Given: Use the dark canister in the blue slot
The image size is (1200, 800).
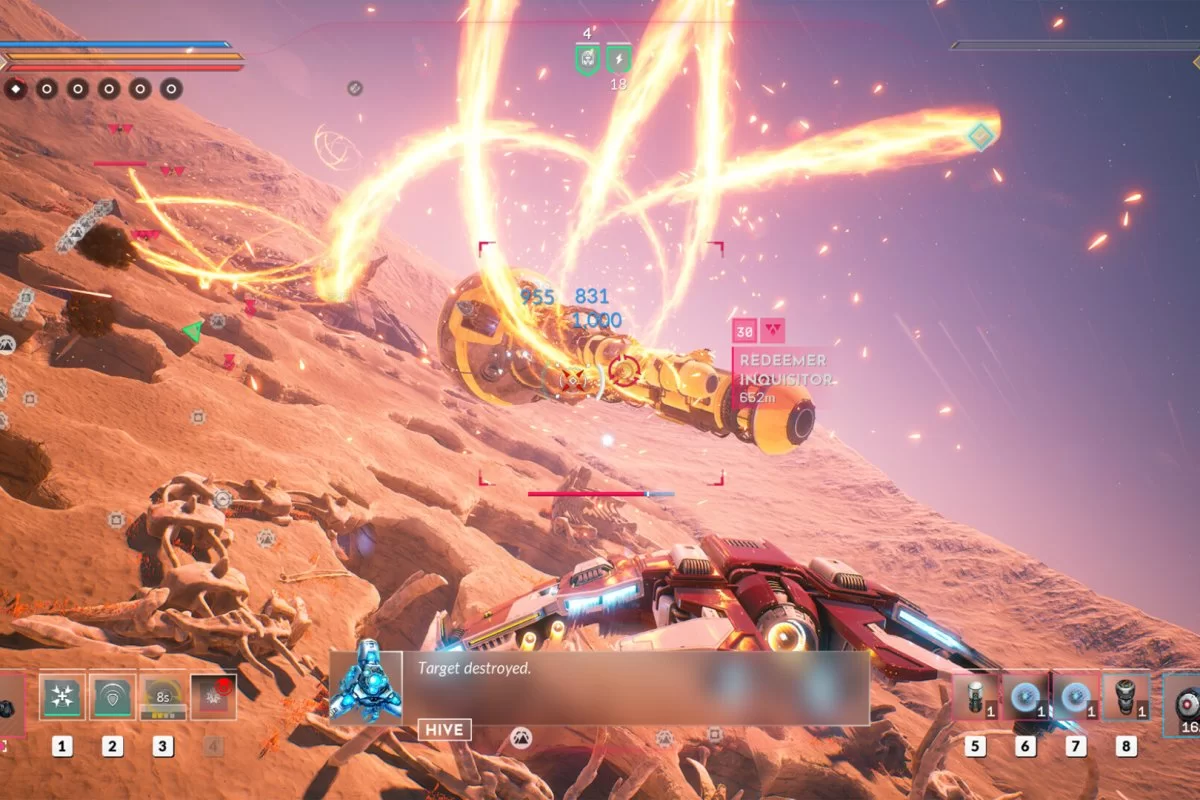Looking at the screenshot, I should (x=1126, y=696).
